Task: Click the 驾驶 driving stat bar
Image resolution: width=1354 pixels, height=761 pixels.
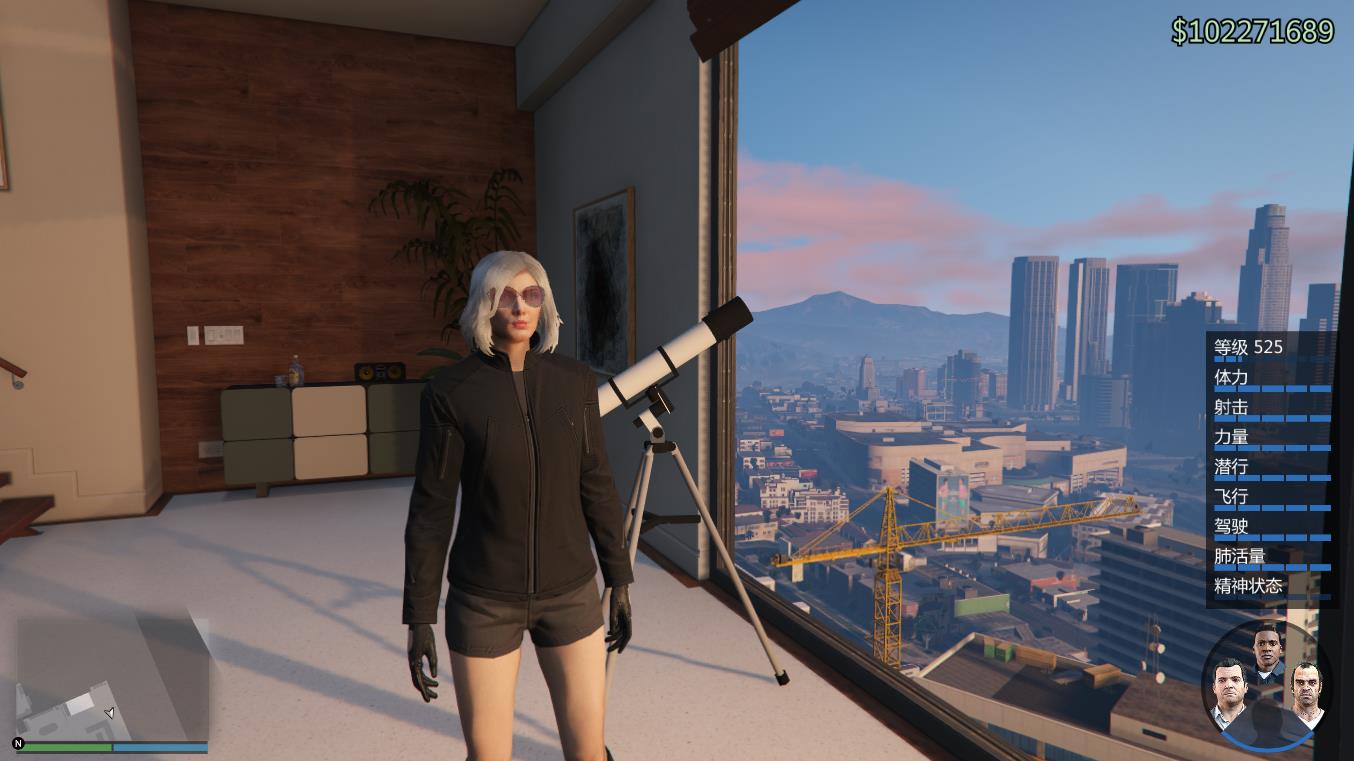Action: [x=1270, y=537]
